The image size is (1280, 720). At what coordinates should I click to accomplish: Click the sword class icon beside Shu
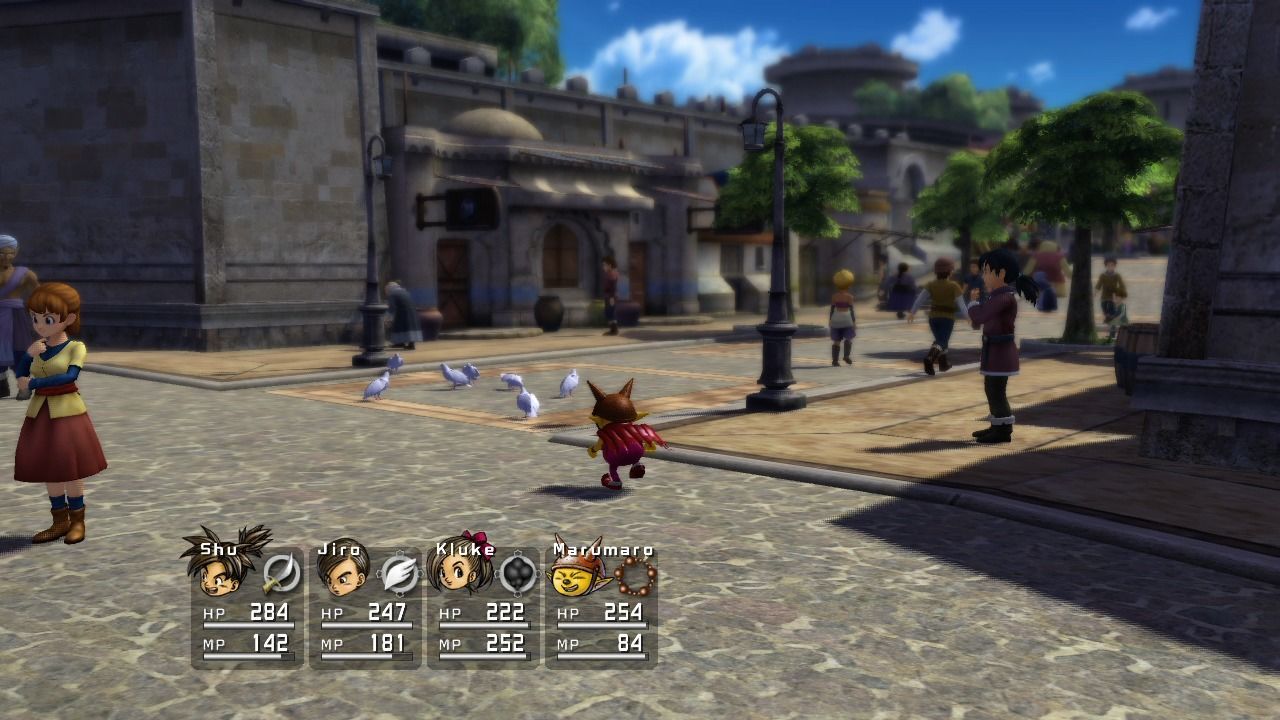(281, 574)
